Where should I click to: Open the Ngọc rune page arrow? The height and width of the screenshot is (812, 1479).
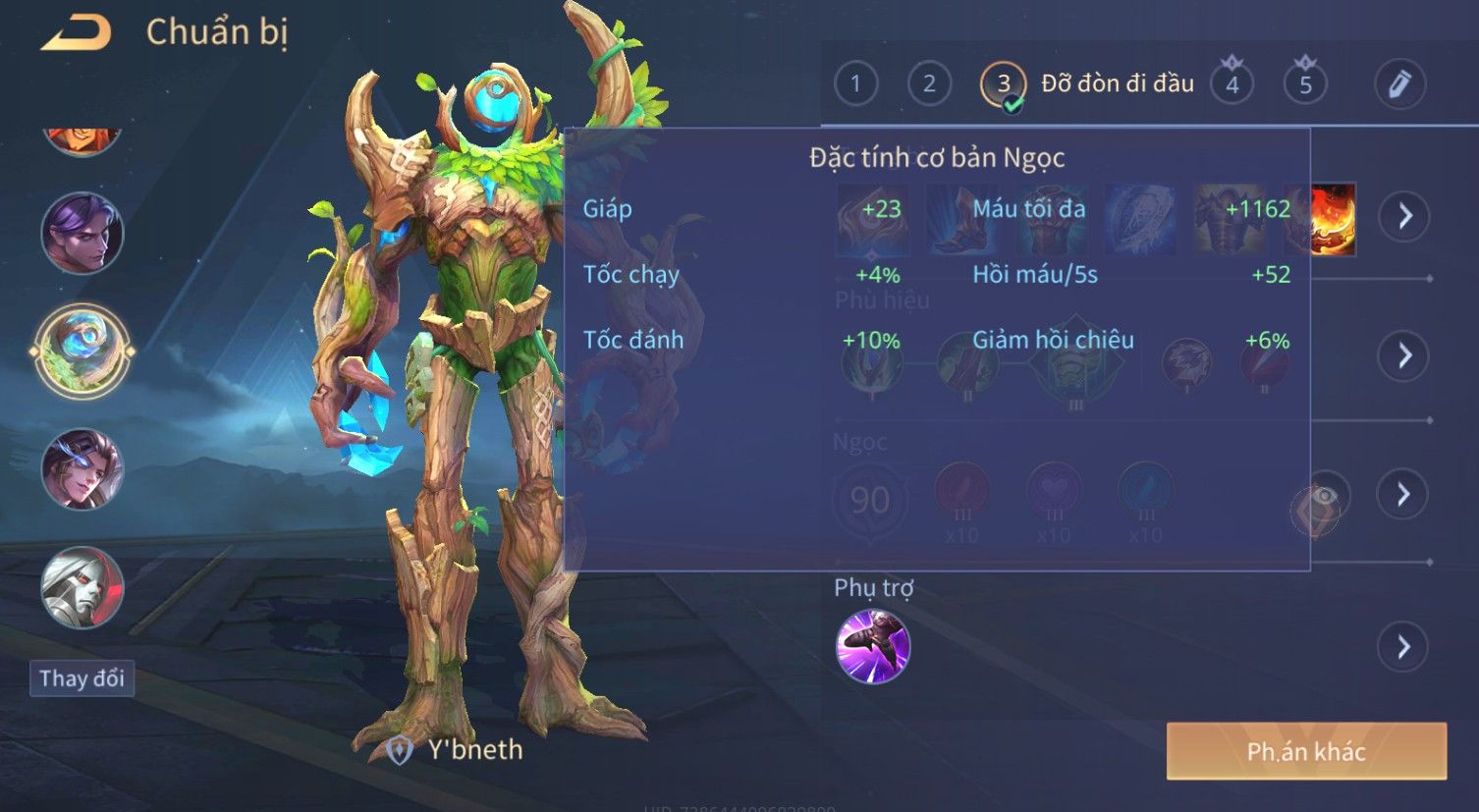(x=1403, y=494)
